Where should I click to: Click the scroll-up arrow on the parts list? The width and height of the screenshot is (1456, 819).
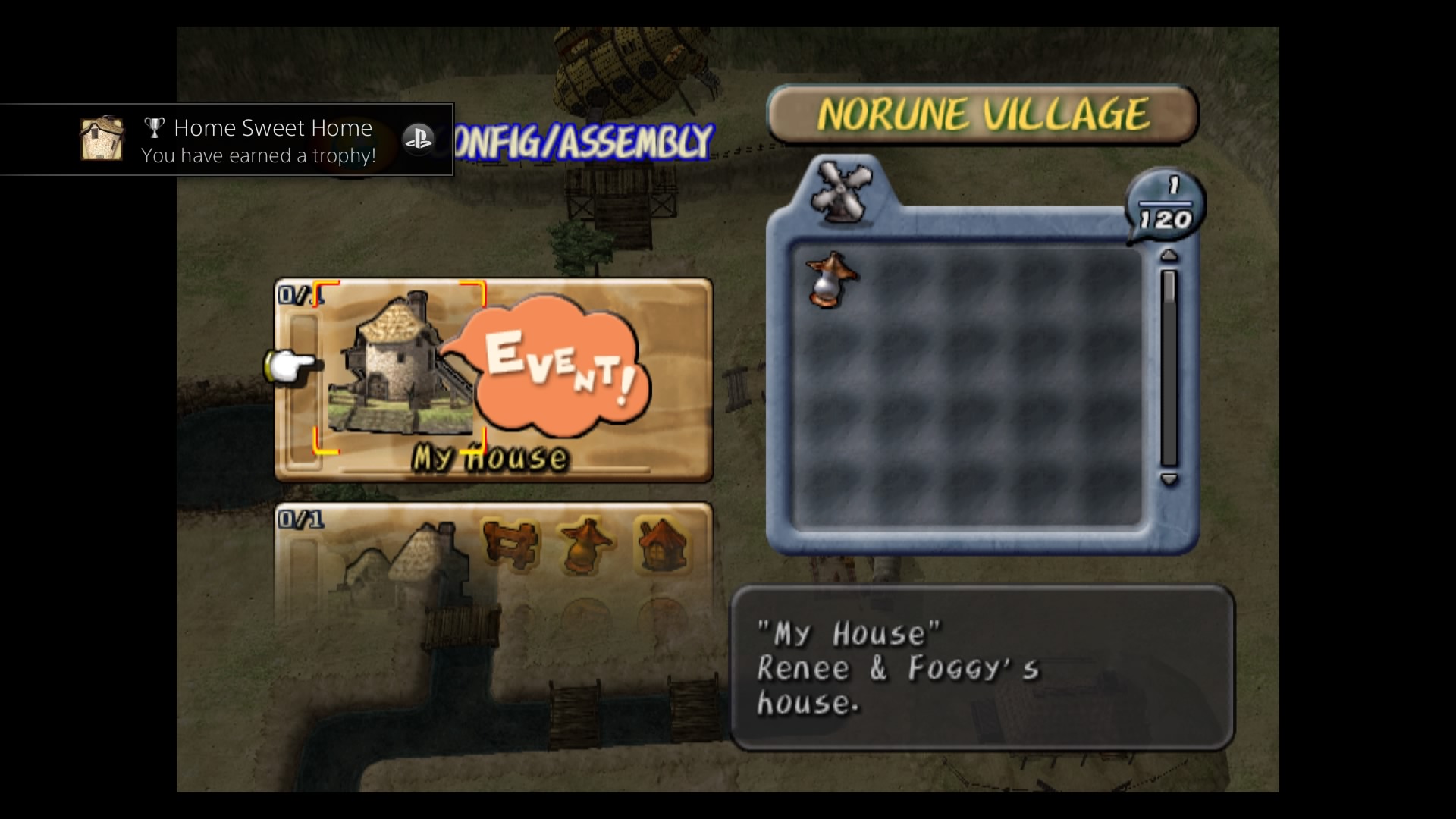point(1169,256)
